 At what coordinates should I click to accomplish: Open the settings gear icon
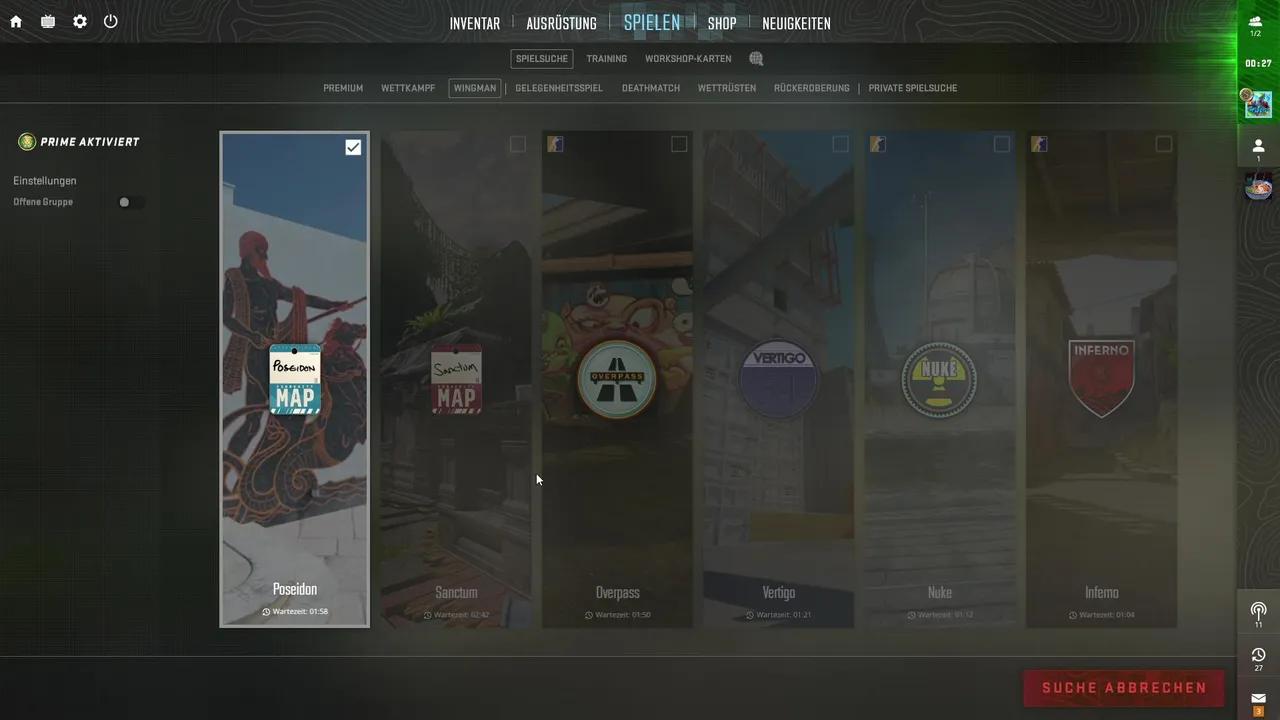[x=79, y=21]
